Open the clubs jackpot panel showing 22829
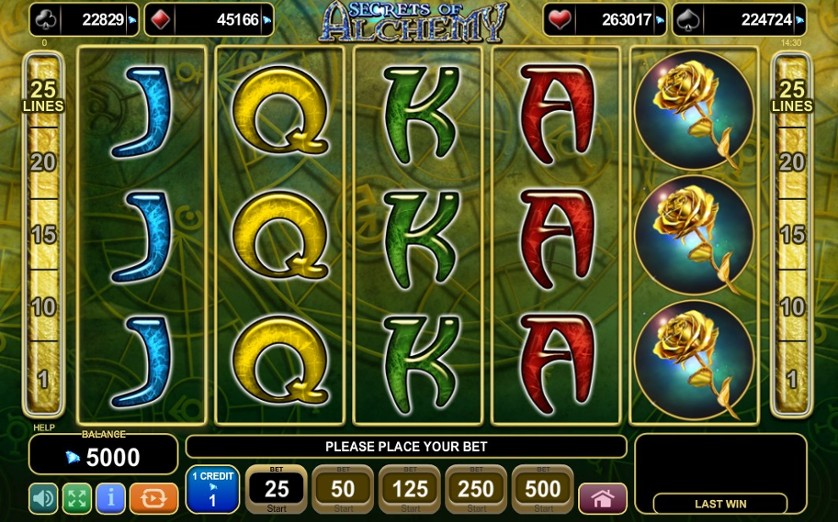838x522 pixels. (x=83, y=19)
